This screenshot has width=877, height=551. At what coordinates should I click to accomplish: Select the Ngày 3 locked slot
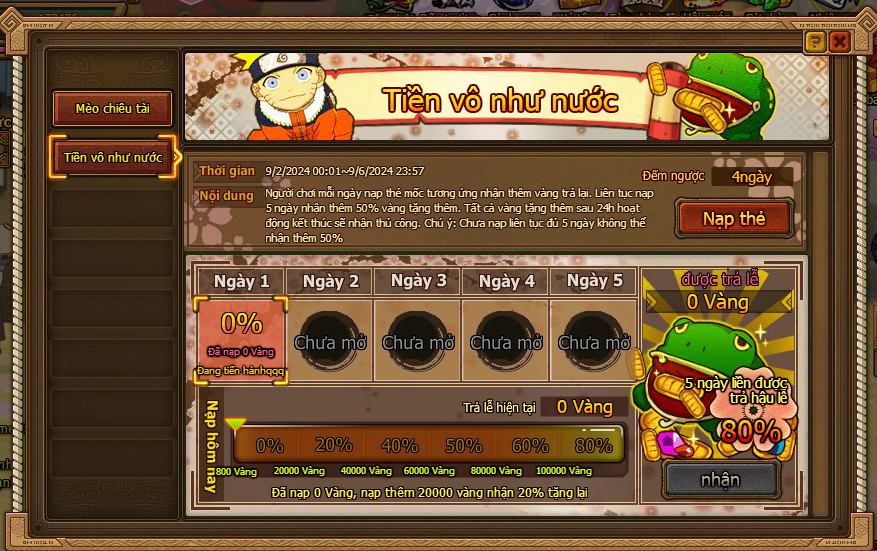(418, 341)
